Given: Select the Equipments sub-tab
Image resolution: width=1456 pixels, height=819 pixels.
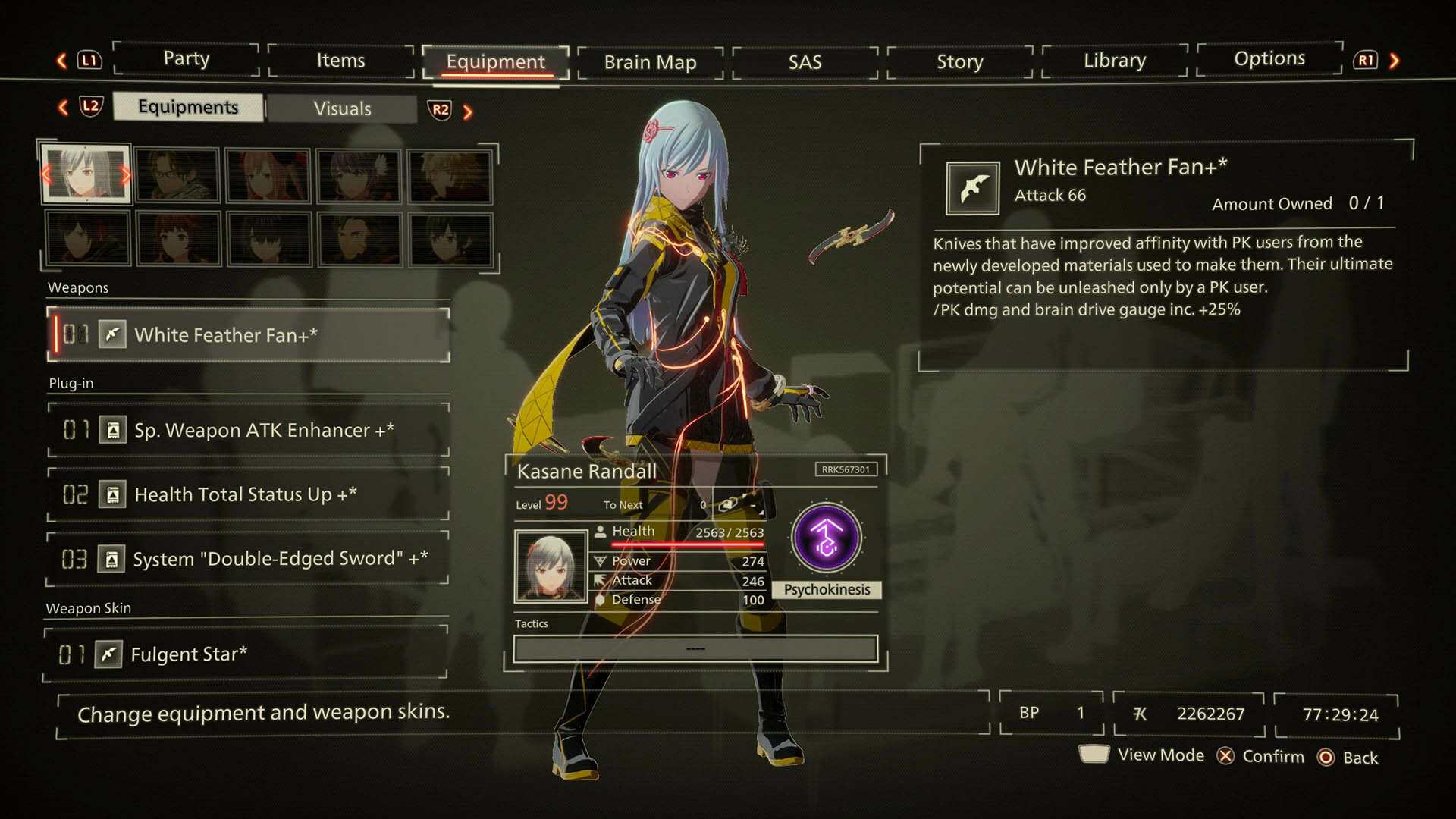Looking at the screenshot, I should 188,107.
